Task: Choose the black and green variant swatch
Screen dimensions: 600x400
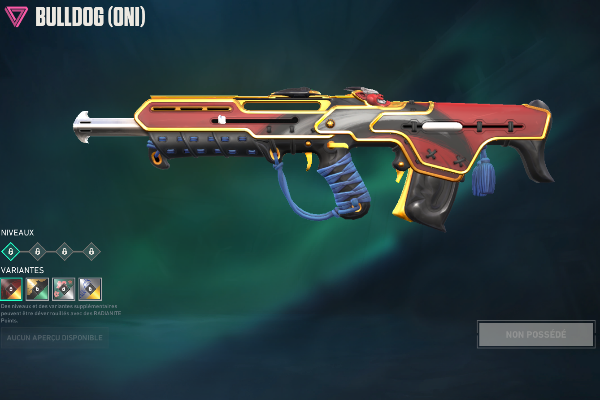Action: pos(38,289)
